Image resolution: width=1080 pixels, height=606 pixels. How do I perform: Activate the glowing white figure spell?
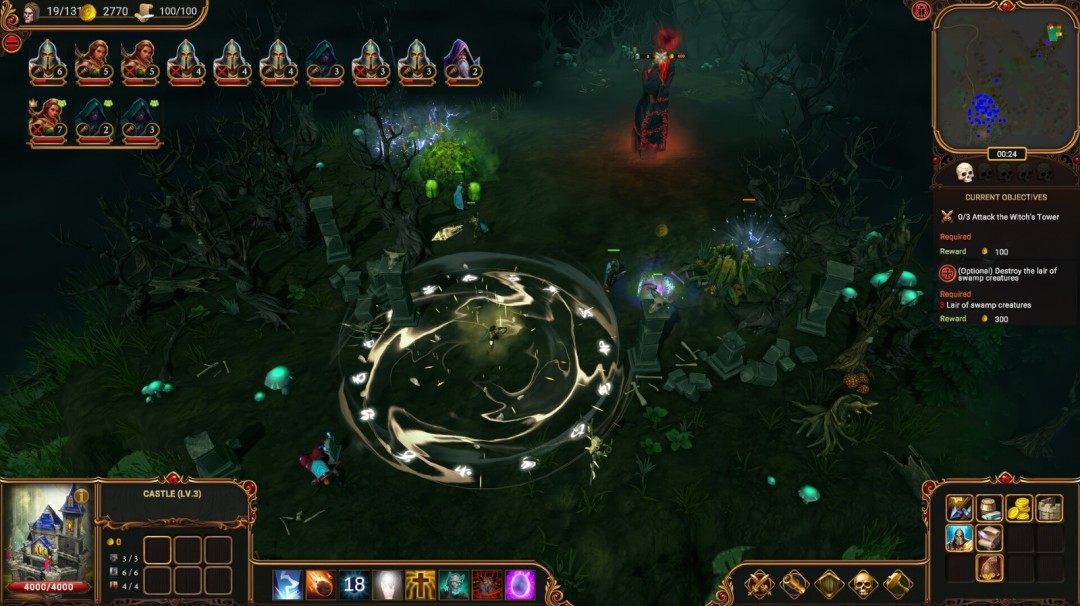tap(387, 585)
